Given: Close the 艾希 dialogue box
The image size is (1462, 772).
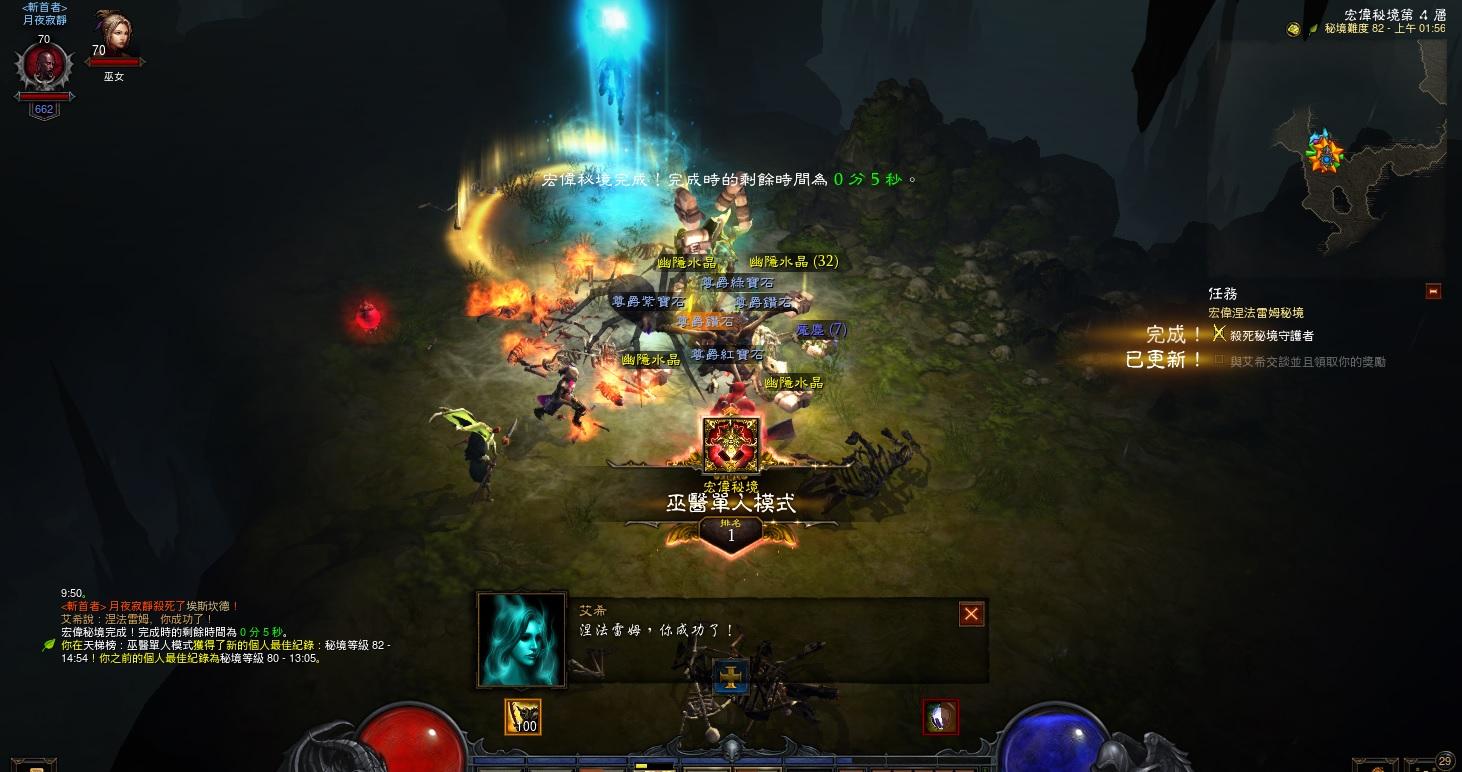Looking at the screenshot, I should pos(971,614).
